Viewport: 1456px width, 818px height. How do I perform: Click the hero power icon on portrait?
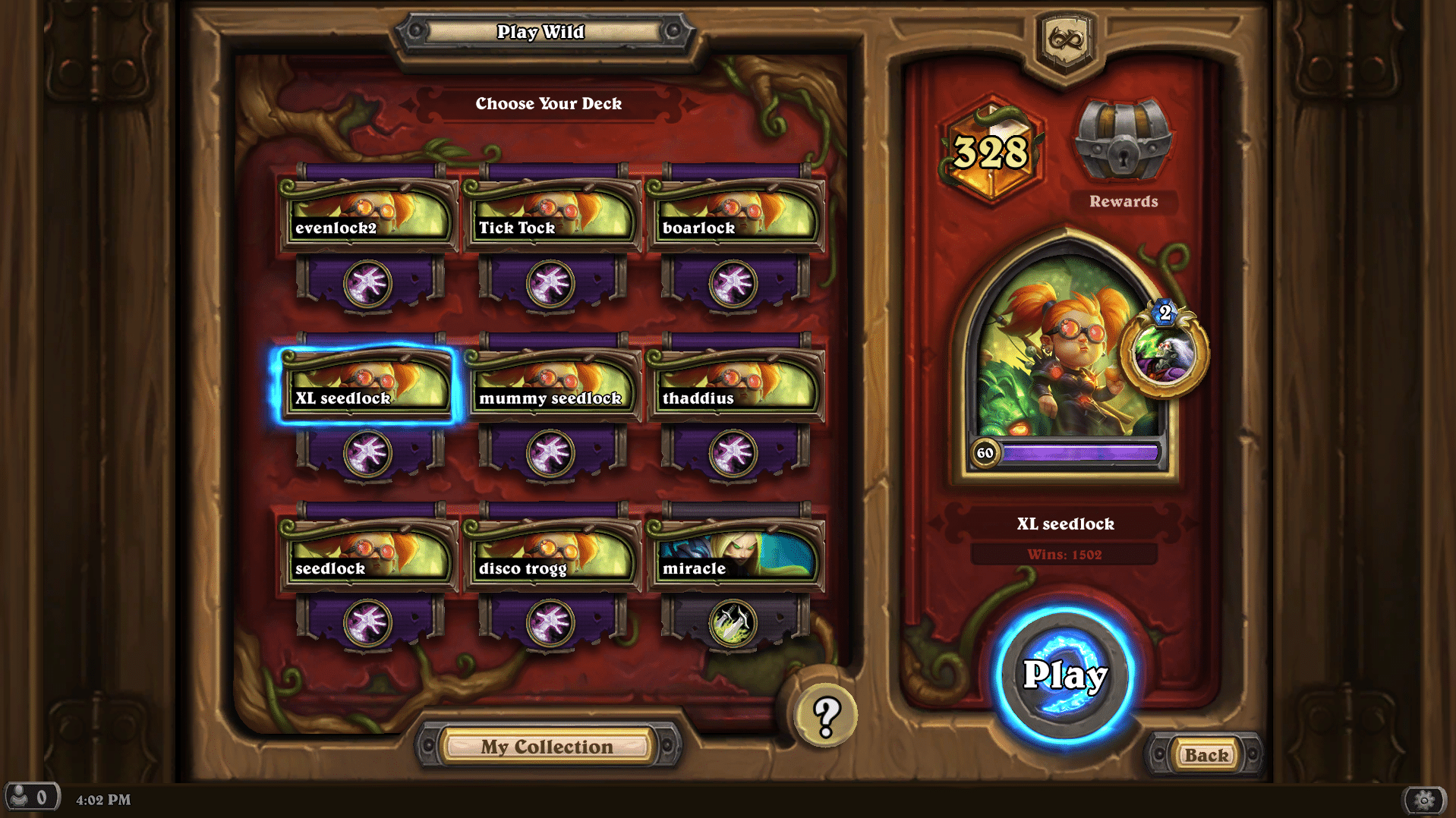point(1163,353)
